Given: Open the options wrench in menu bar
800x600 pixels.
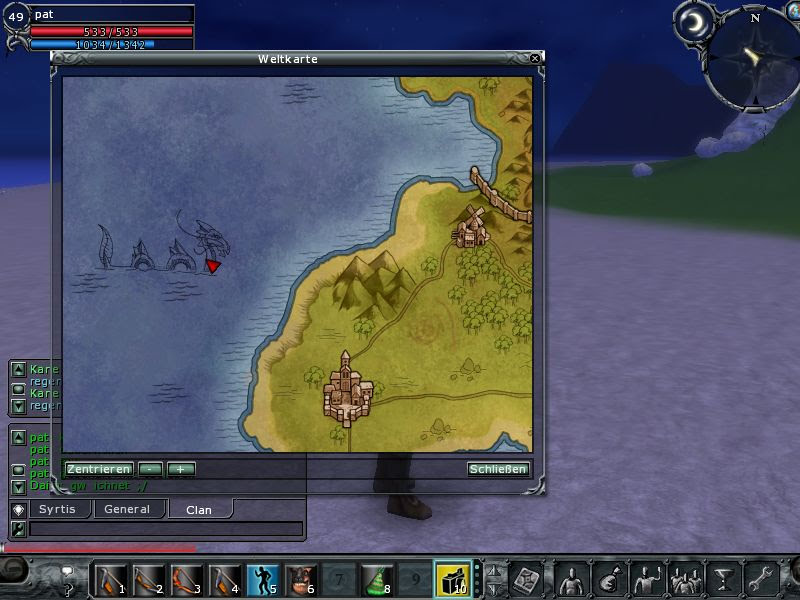Looking at the screenshot, I should (x=762, y=579).
